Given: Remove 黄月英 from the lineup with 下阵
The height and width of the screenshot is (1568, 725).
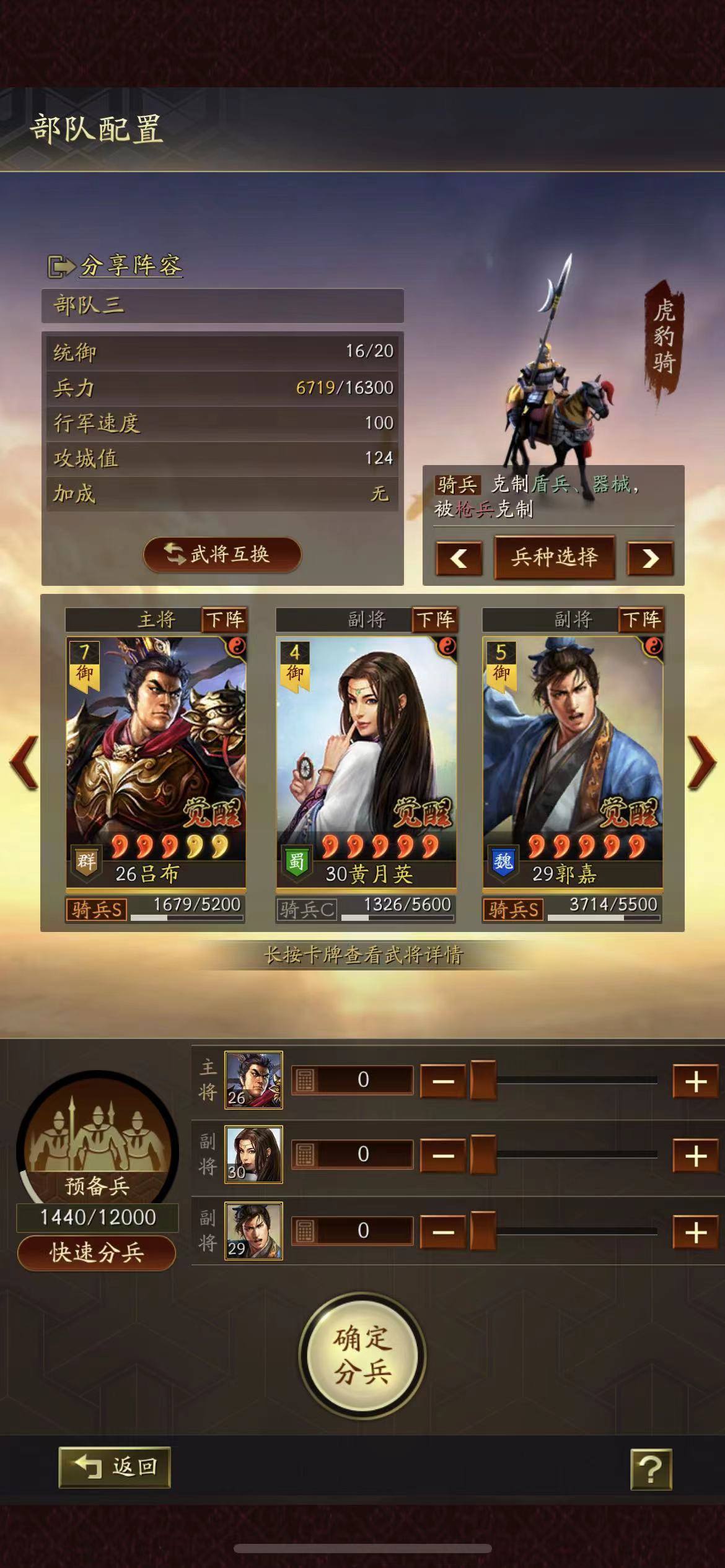Looking at the screenshot, I should [x=435, y=619].
